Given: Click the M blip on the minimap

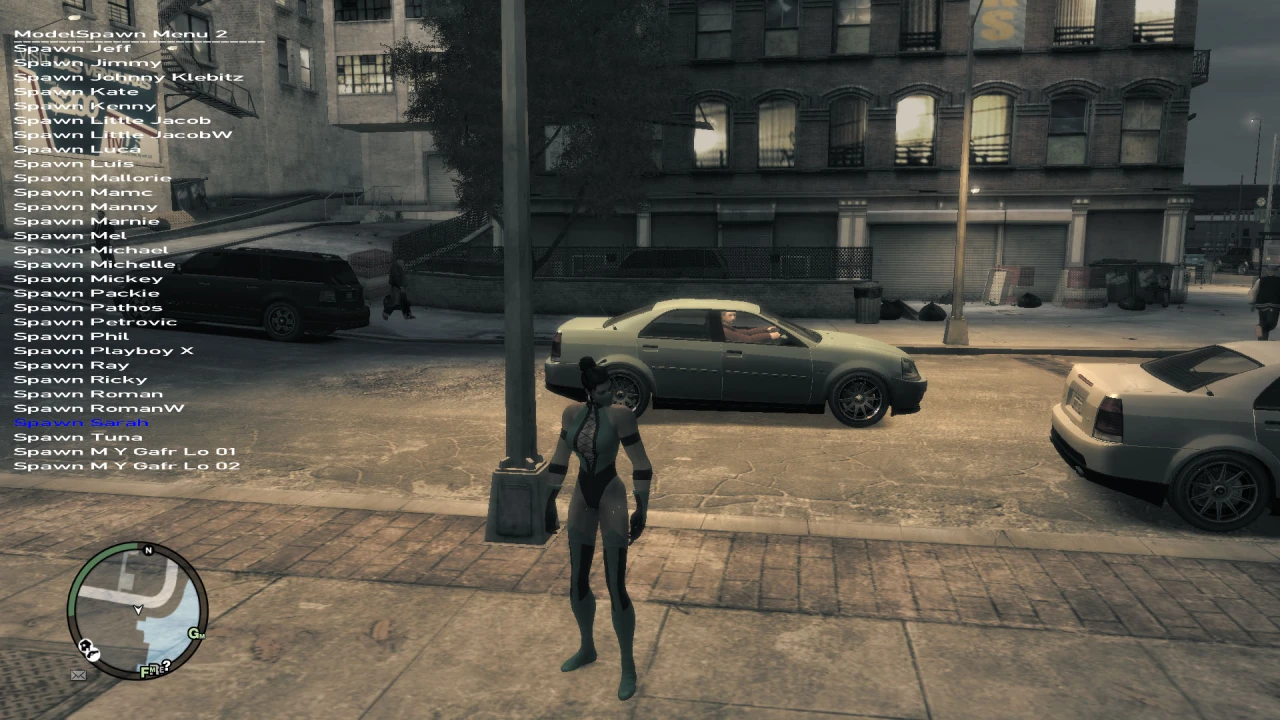Looking at the screenshot, I should click(155, 669).
